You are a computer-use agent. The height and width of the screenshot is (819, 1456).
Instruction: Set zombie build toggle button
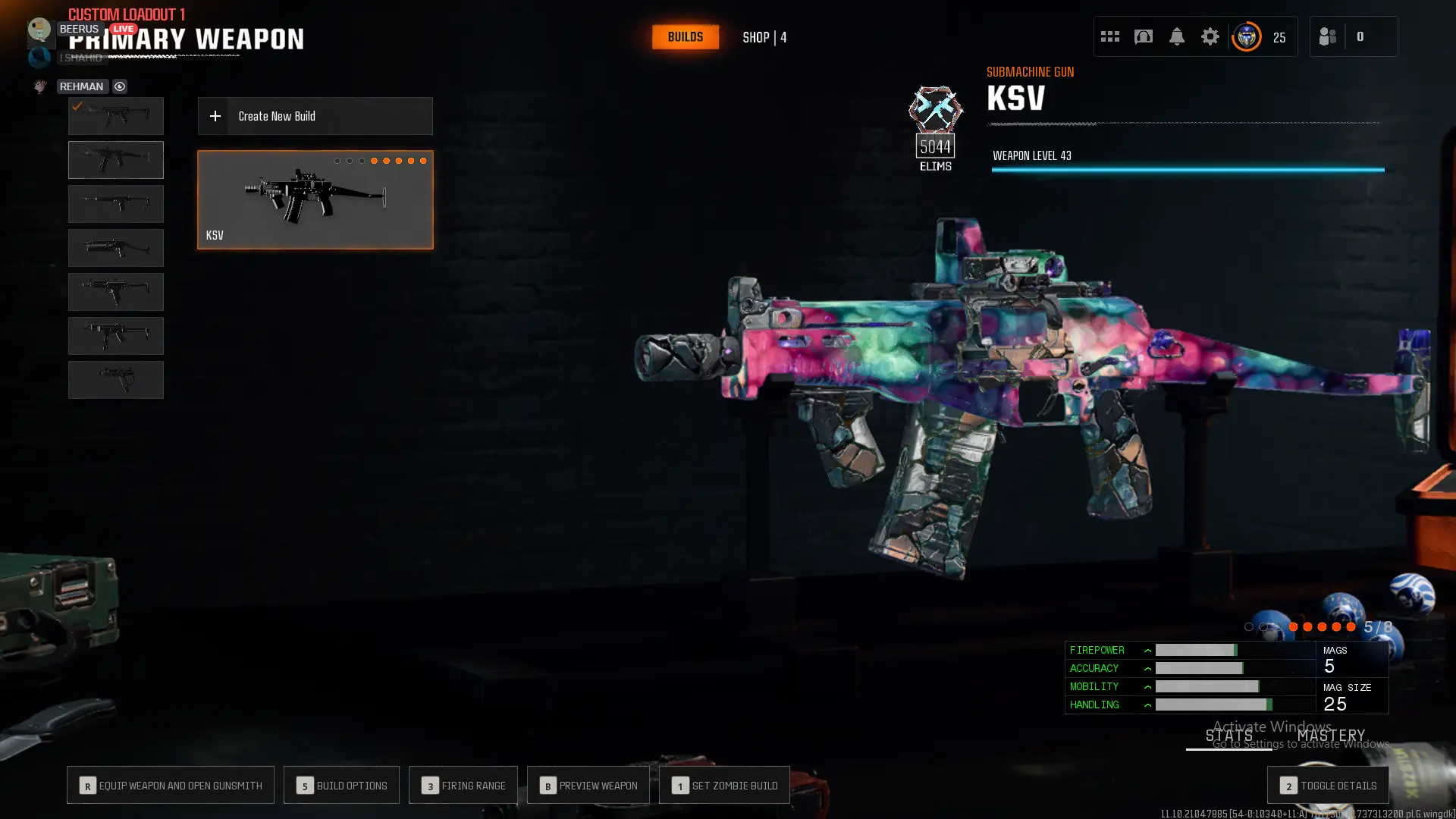(723, 785)
